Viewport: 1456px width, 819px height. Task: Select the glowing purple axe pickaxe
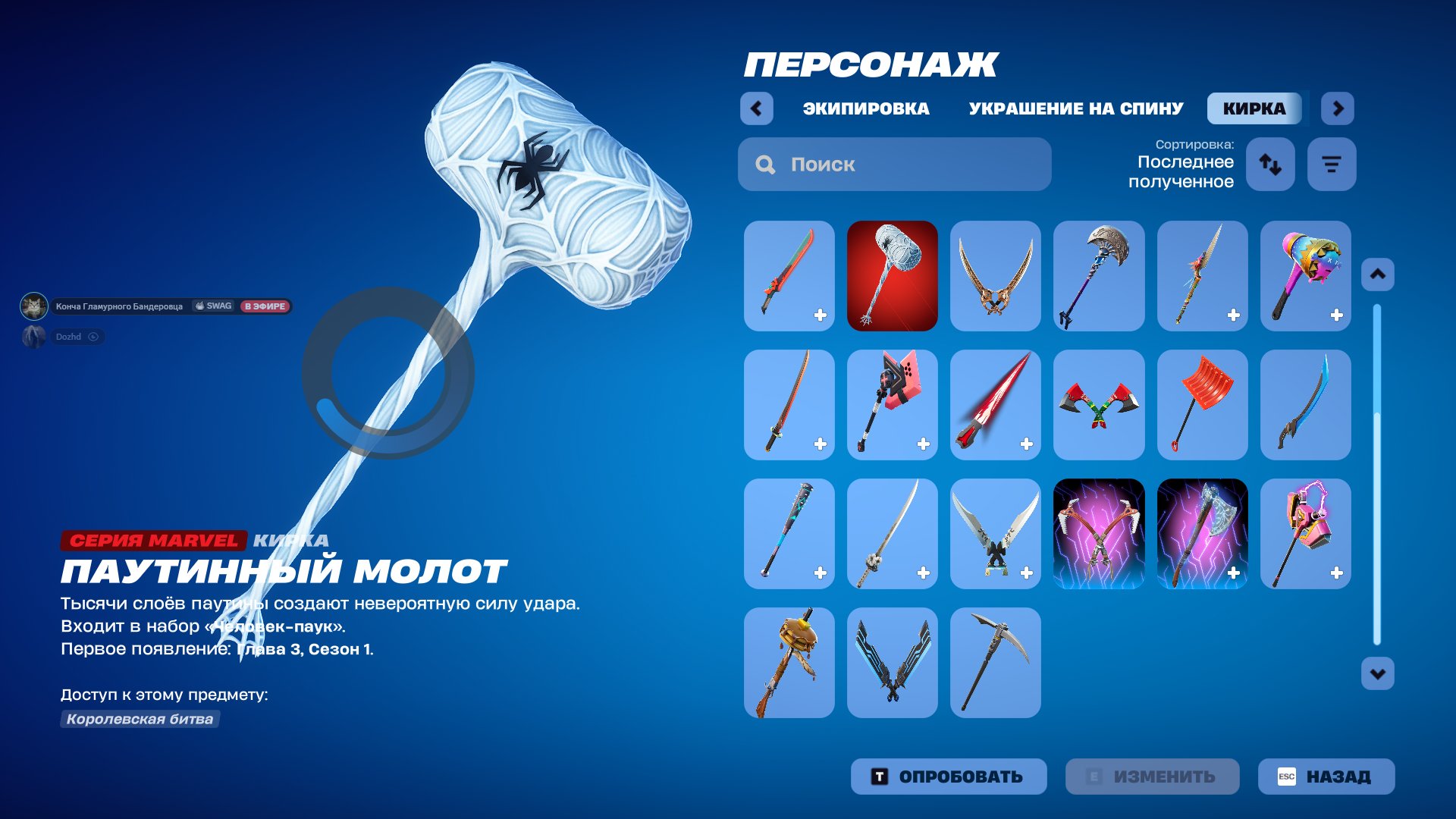pyautogui.click(x=1202, y=534)
